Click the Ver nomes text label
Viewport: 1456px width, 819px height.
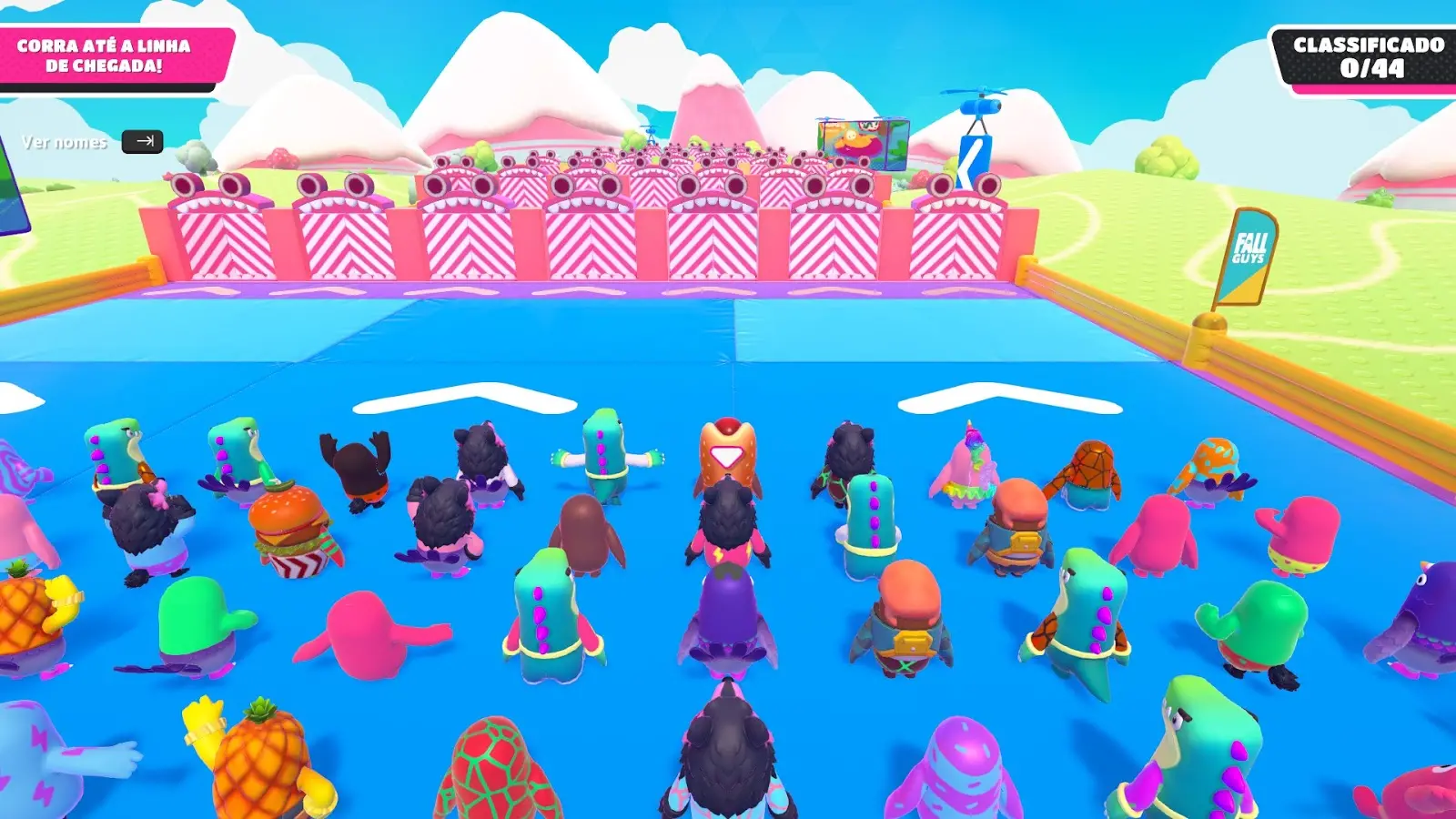(x=66, y=143)
